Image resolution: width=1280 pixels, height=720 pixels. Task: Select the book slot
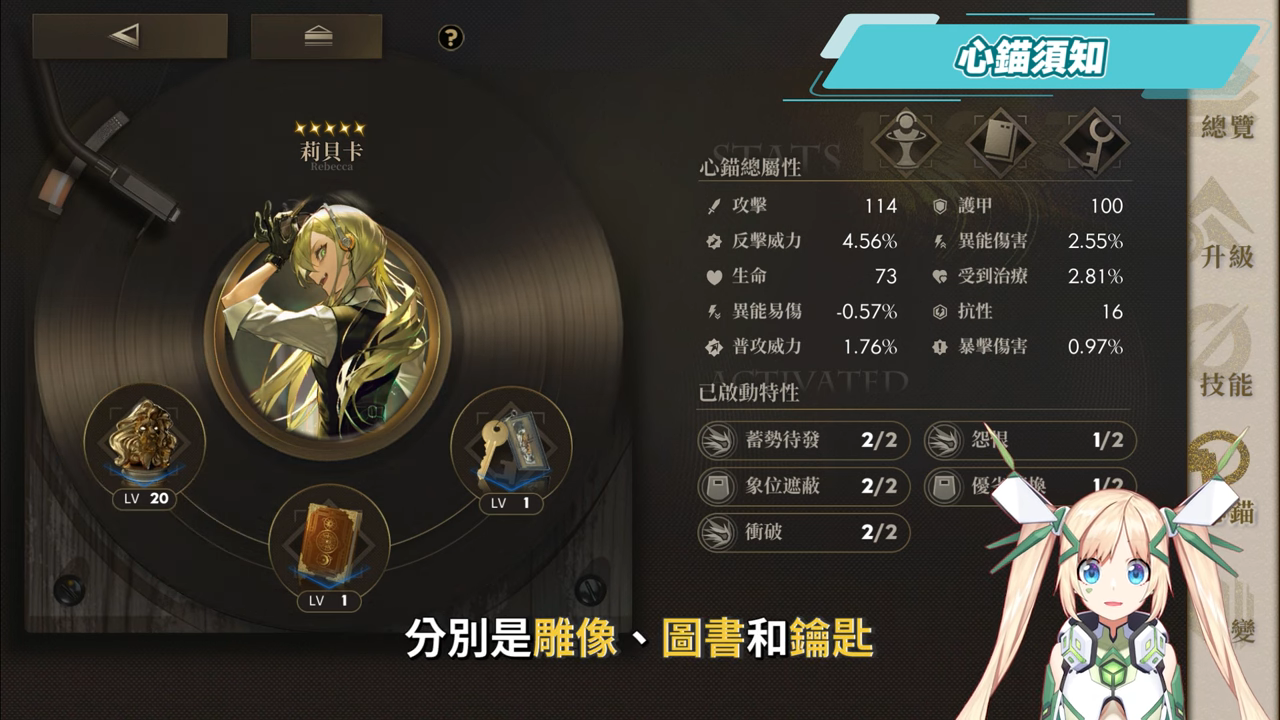click(329, 541)
